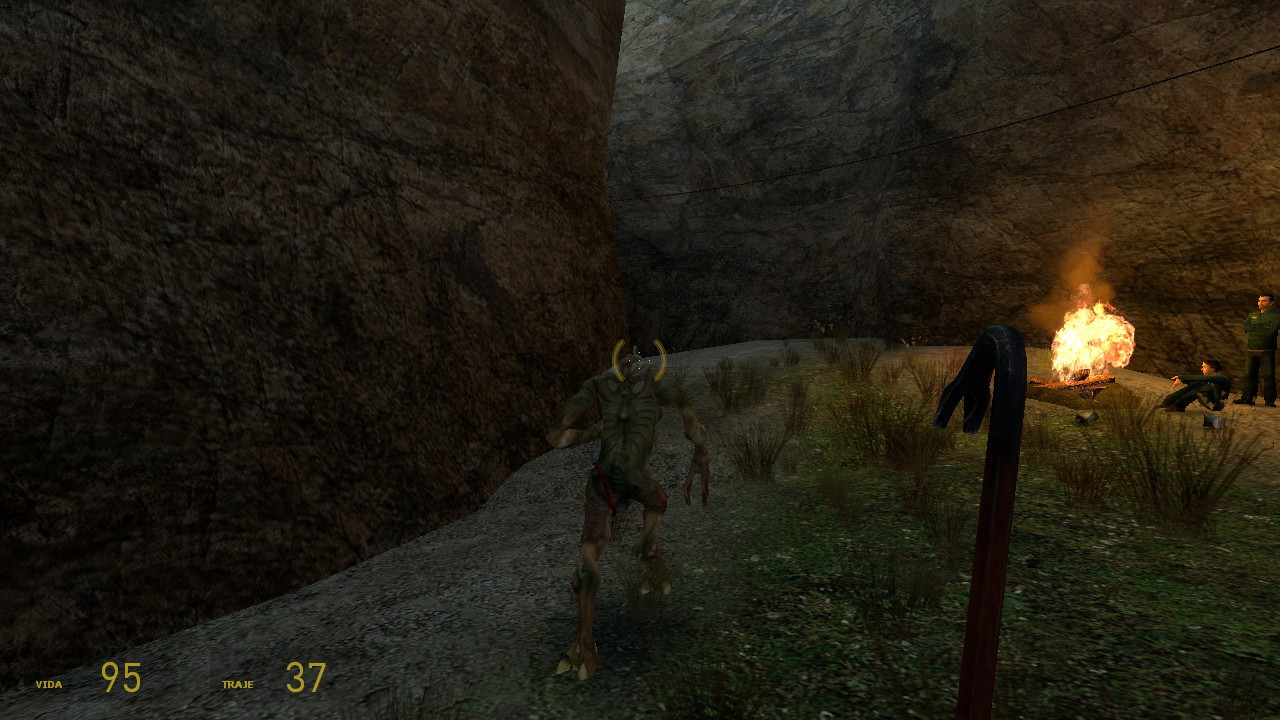Click the VIDA label text
This screenshot has width=1280, height=720.
[x=48, y=684]
